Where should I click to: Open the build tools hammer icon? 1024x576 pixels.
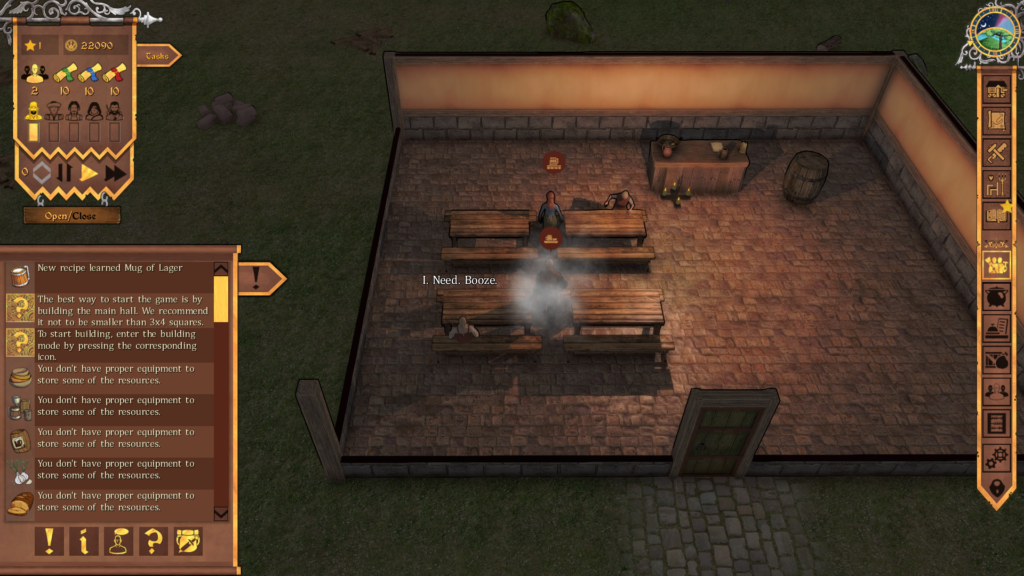coord(997,153)
